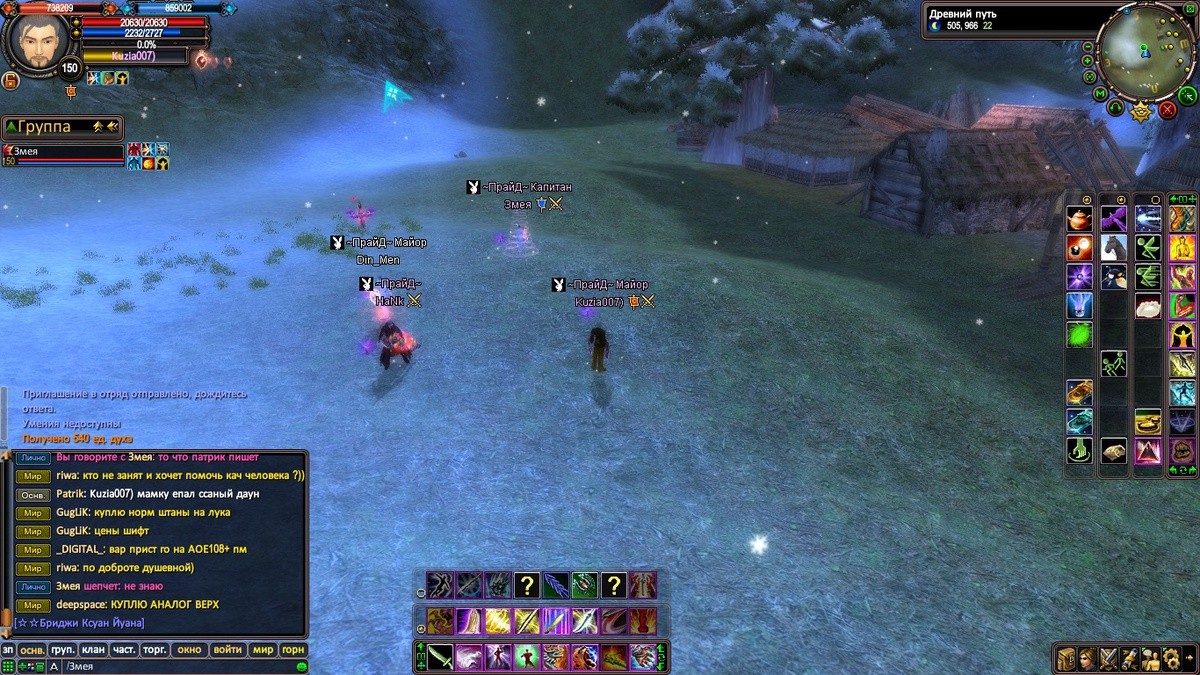Open the green smiley emoticon picker
1200x675 pixels.
pyautogui.click(x=301, y=666)
